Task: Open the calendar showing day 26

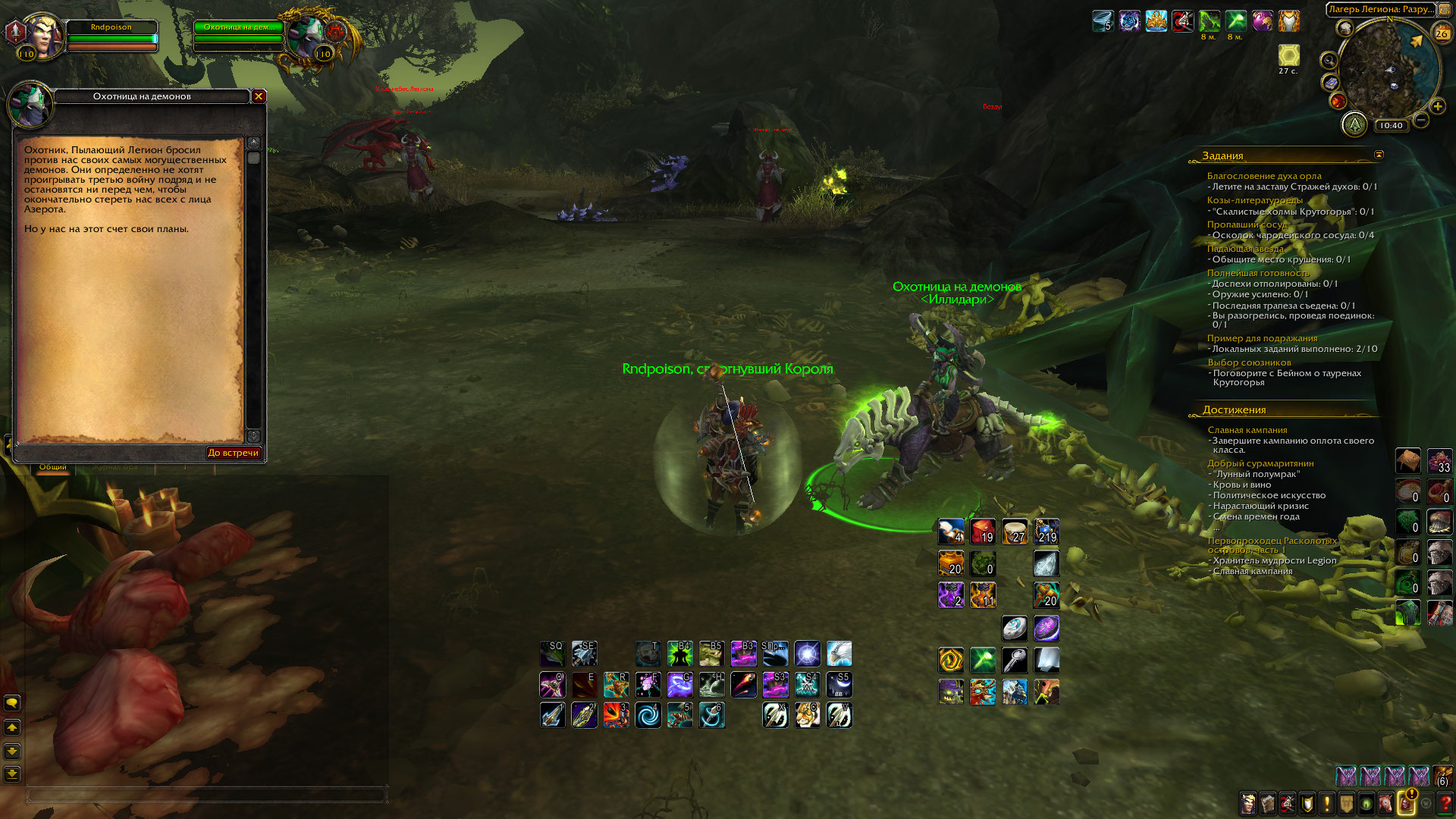Action: 1441,33
